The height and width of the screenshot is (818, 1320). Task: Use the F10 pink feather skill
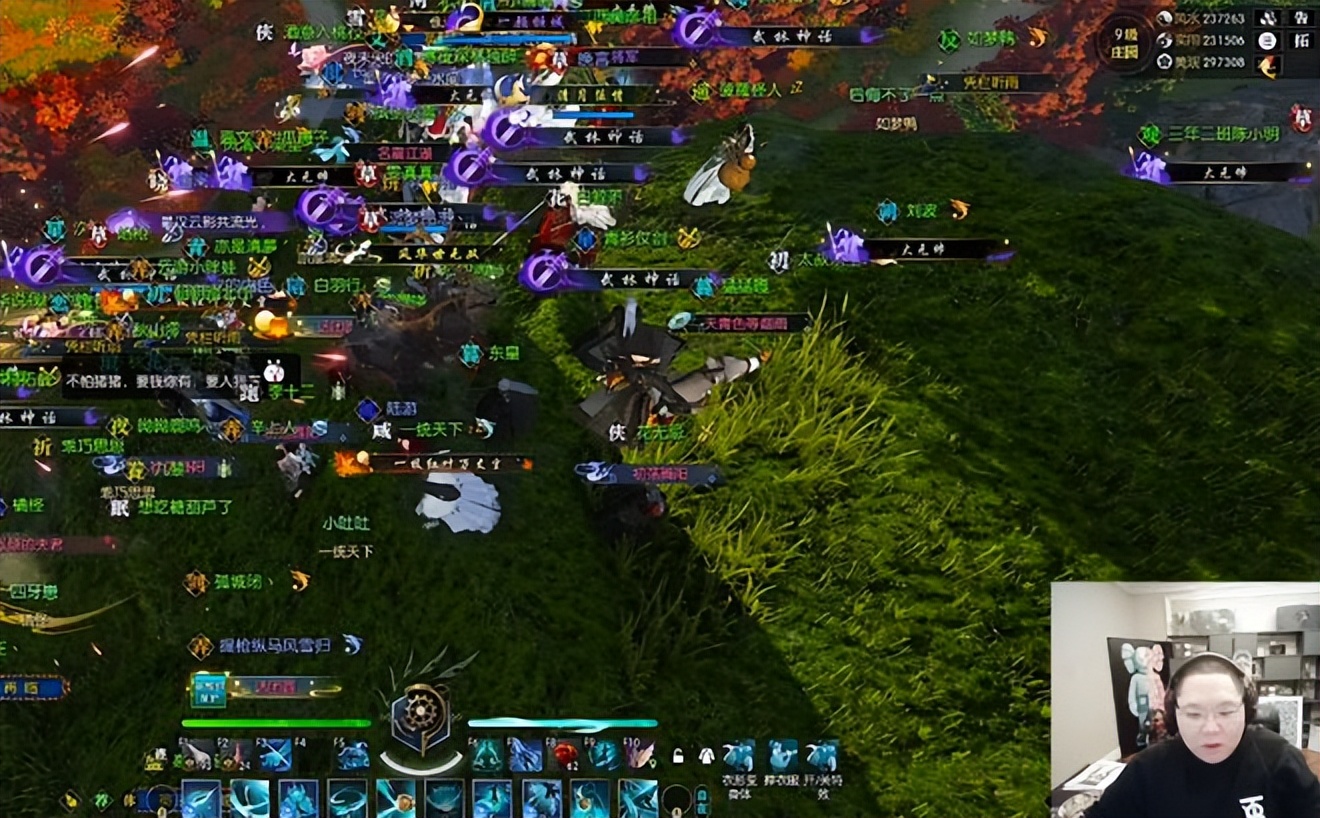pyautogui.click(x=640, y=755)
